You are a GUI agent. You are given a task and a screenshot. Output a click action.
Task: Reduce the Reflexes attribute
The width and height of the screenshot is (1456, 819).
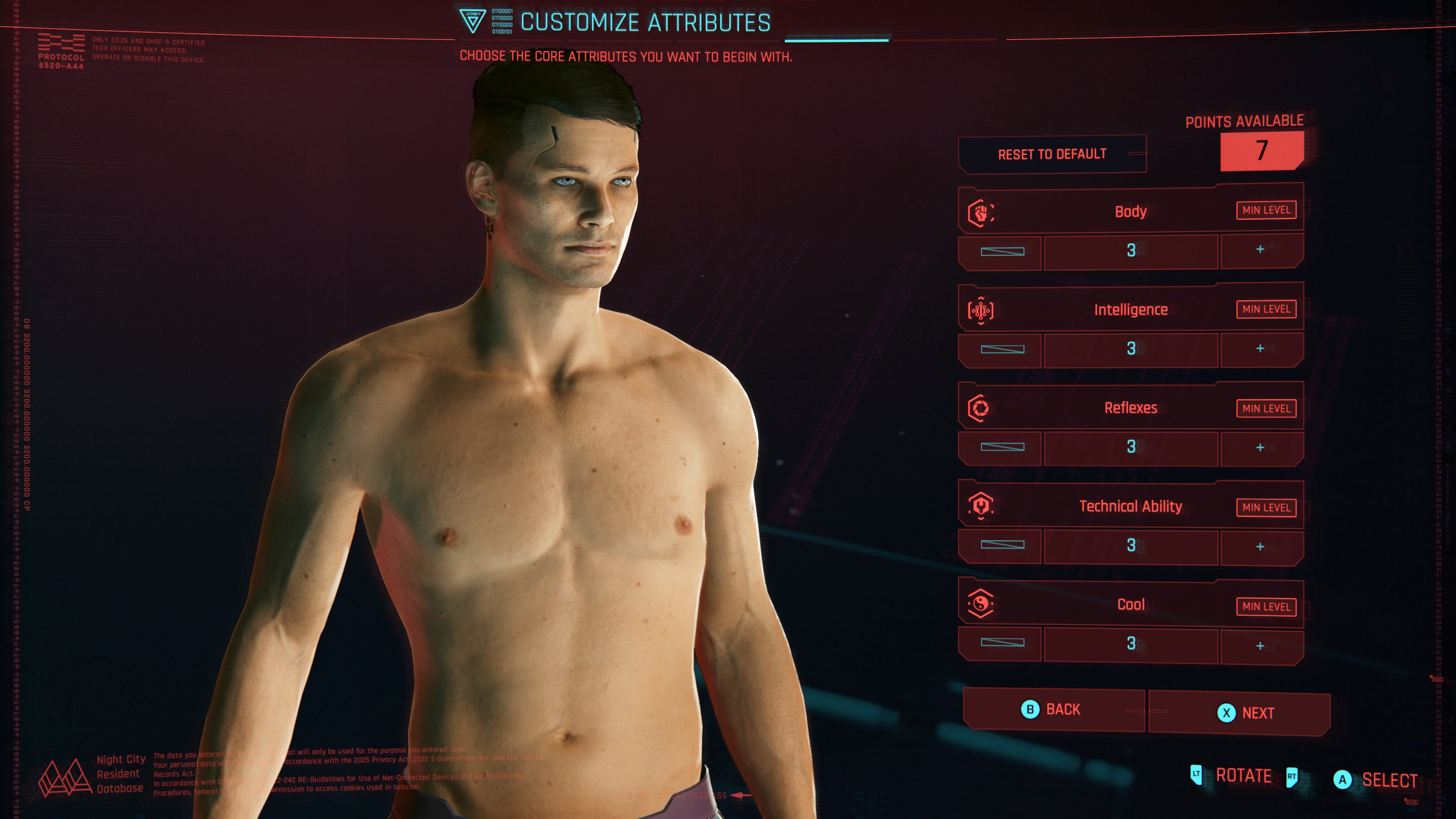click(1001, 447)
